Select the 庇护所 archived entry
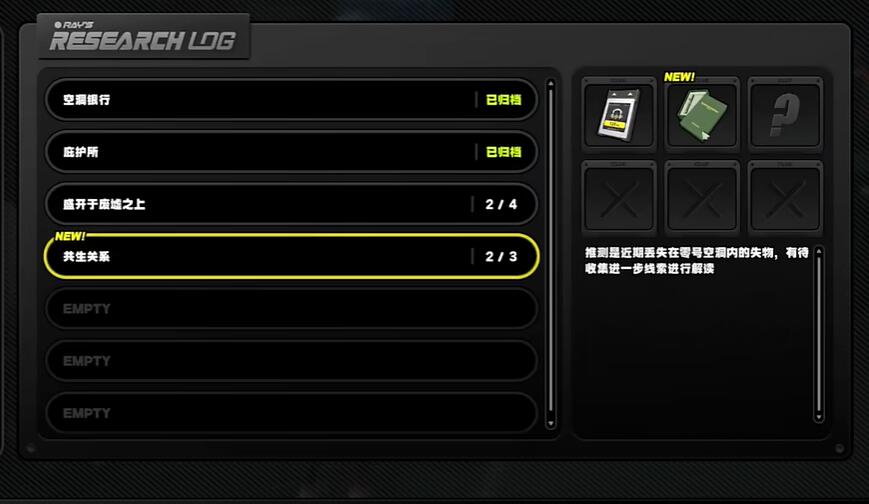The width and height of the screenshot is (869, 504). click(291, 152)
